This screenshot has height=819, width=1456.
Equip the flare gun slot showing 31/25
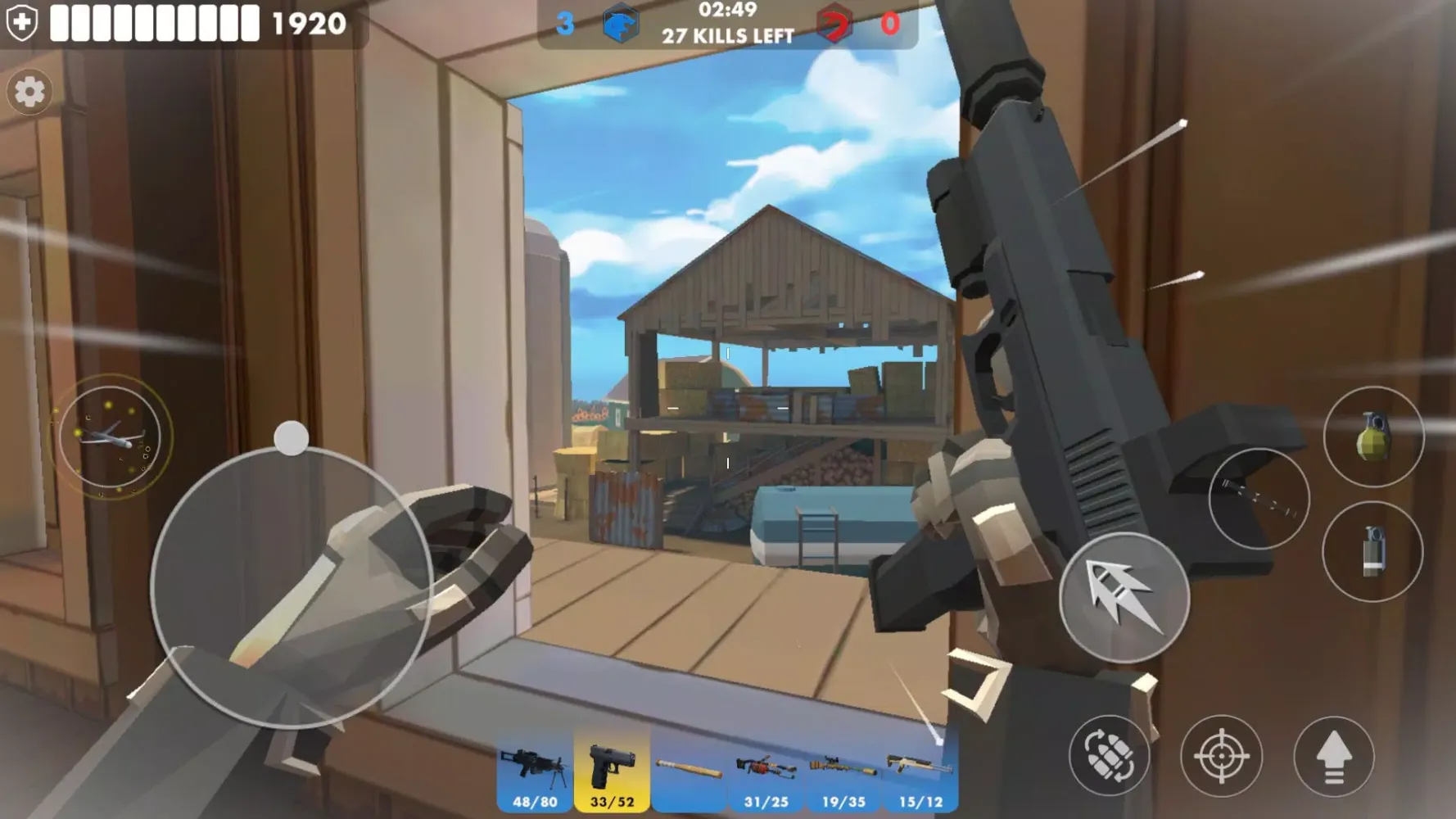tap(764, 770)
